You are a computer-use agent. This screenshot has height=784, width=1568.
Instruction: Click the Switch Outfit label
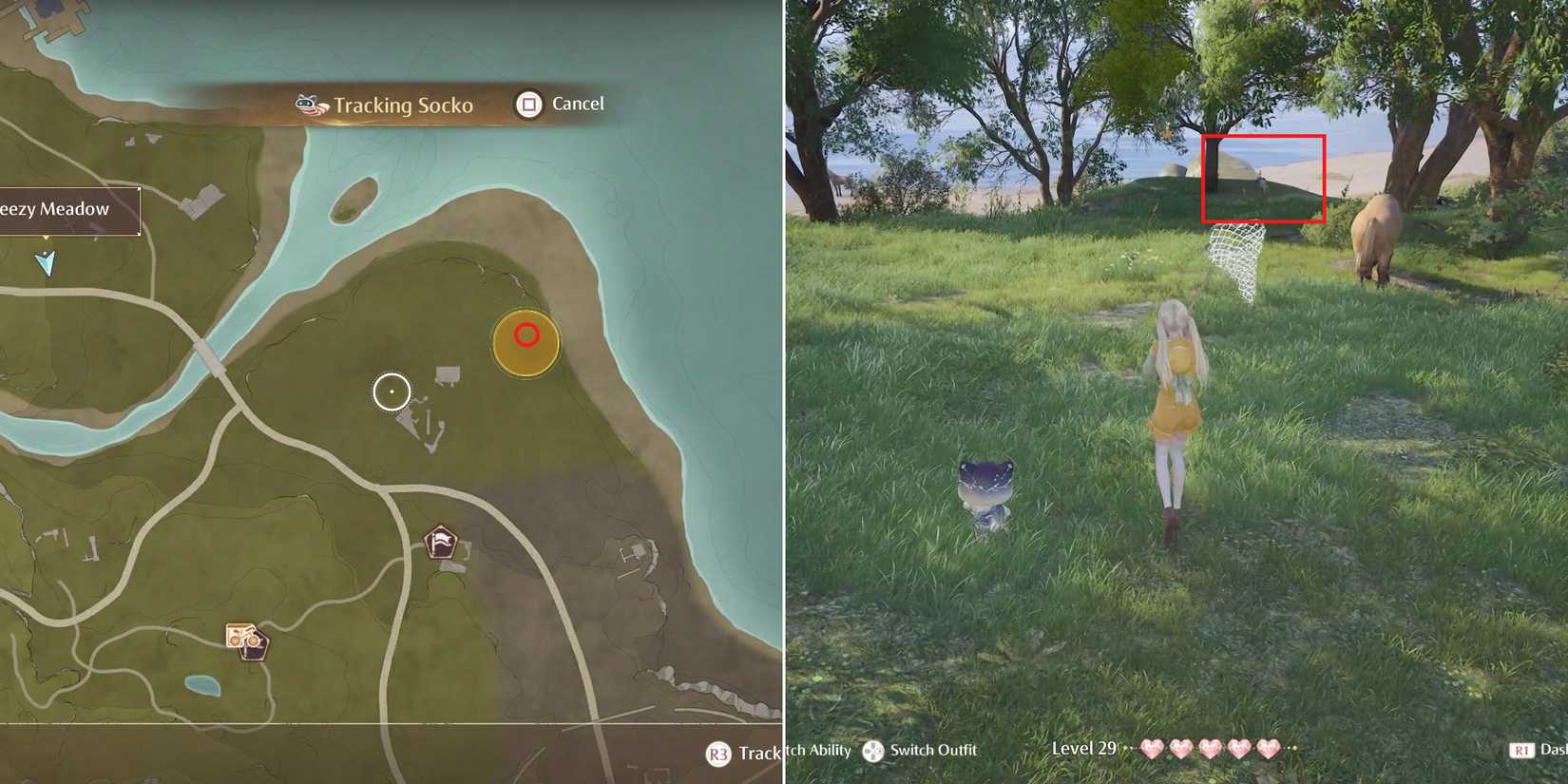pos(934,750)
